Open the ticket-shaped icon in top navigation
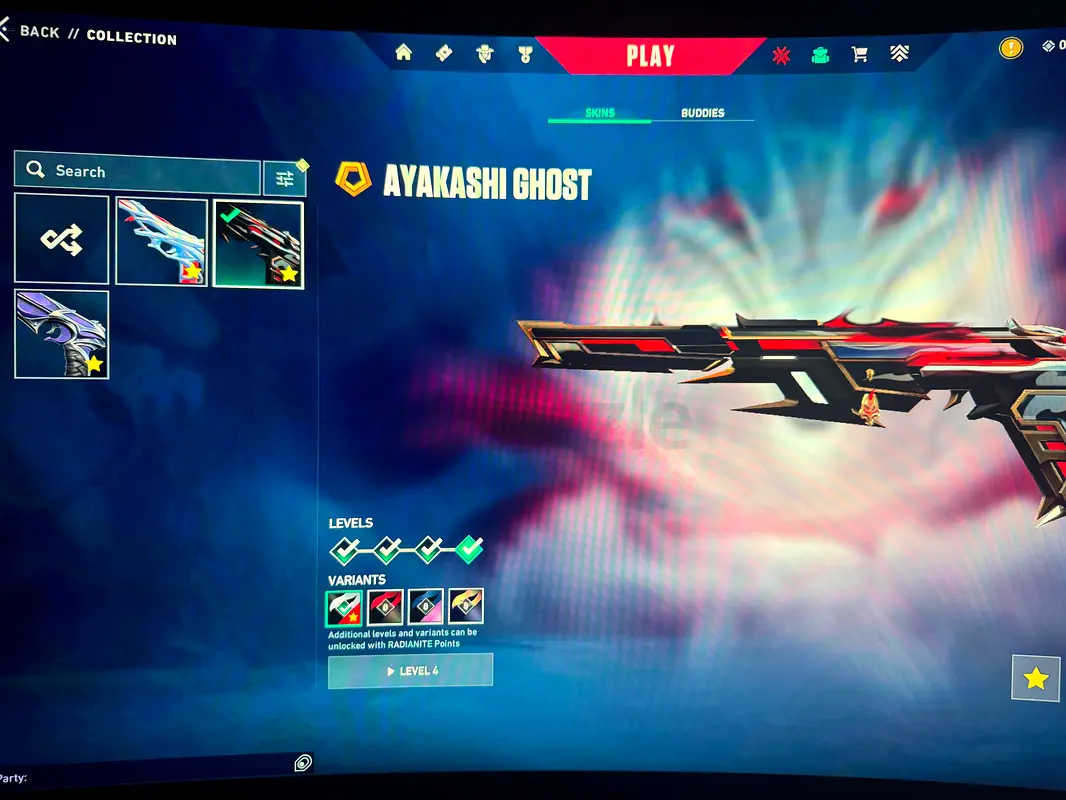This screenshot has width=1066, height=800. click(x=444, y=54)
